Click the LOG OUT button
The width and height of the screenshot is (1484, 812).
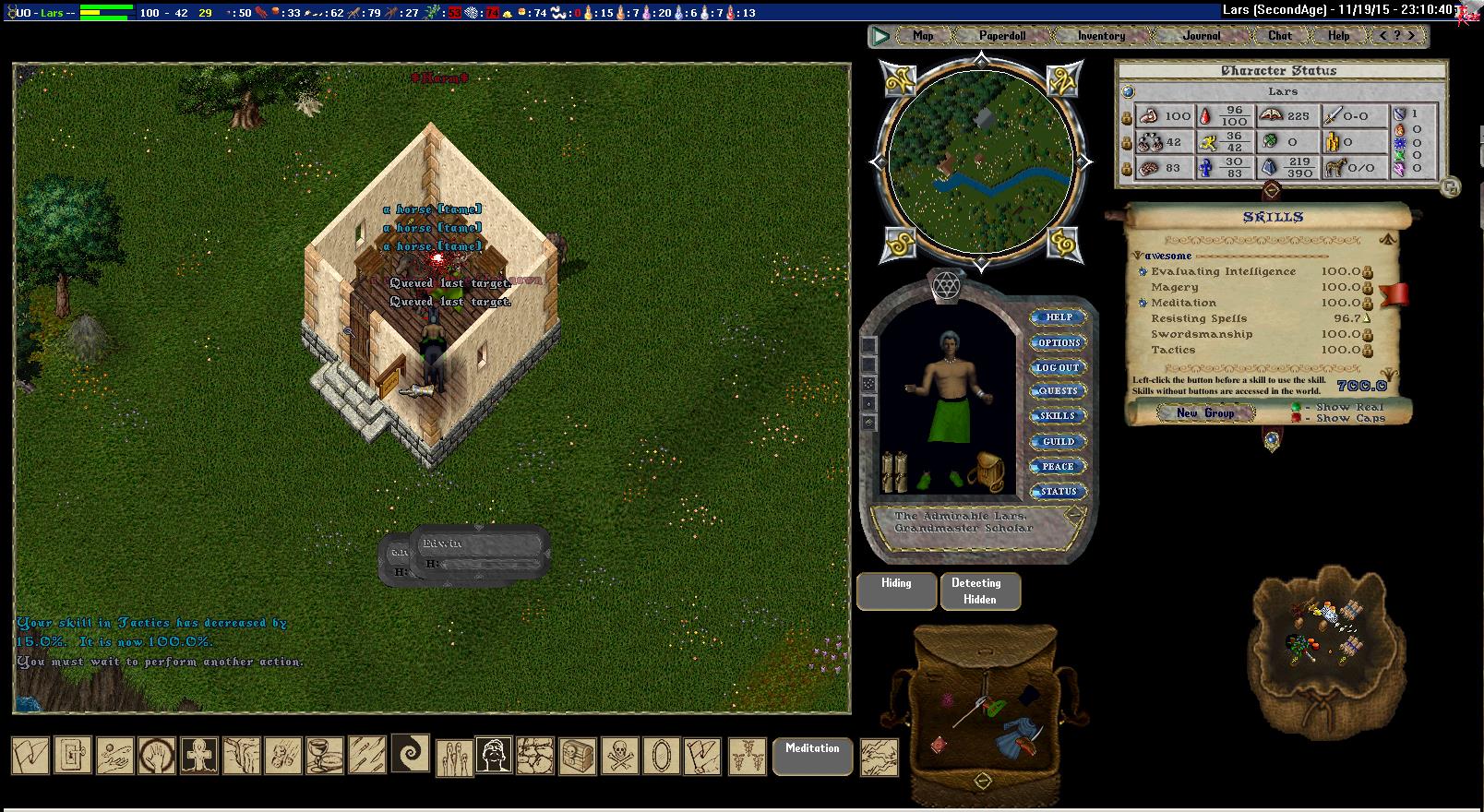pos(1058,367)
